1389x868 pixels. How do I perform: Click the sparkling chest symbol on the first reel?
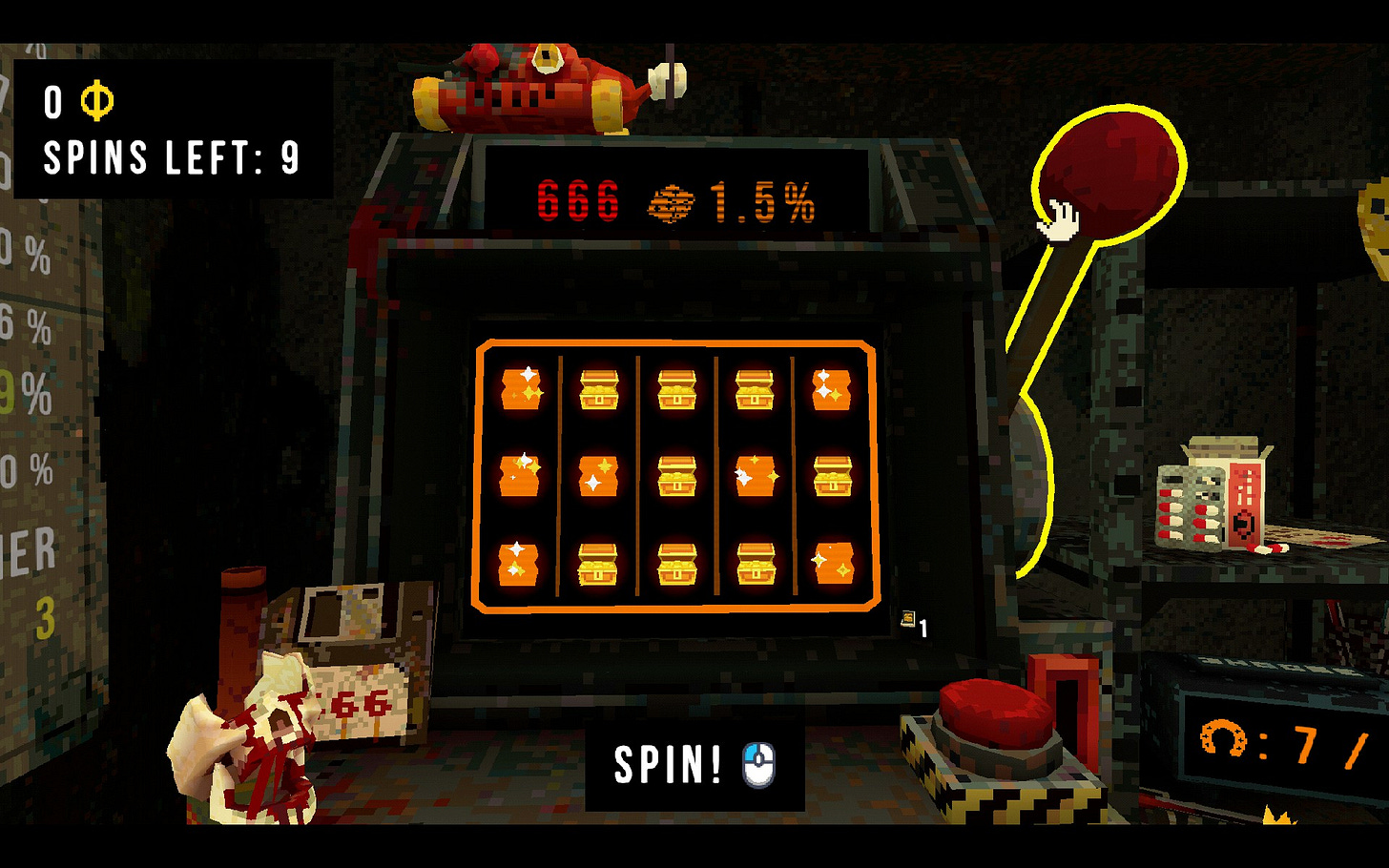pos(520,389)
